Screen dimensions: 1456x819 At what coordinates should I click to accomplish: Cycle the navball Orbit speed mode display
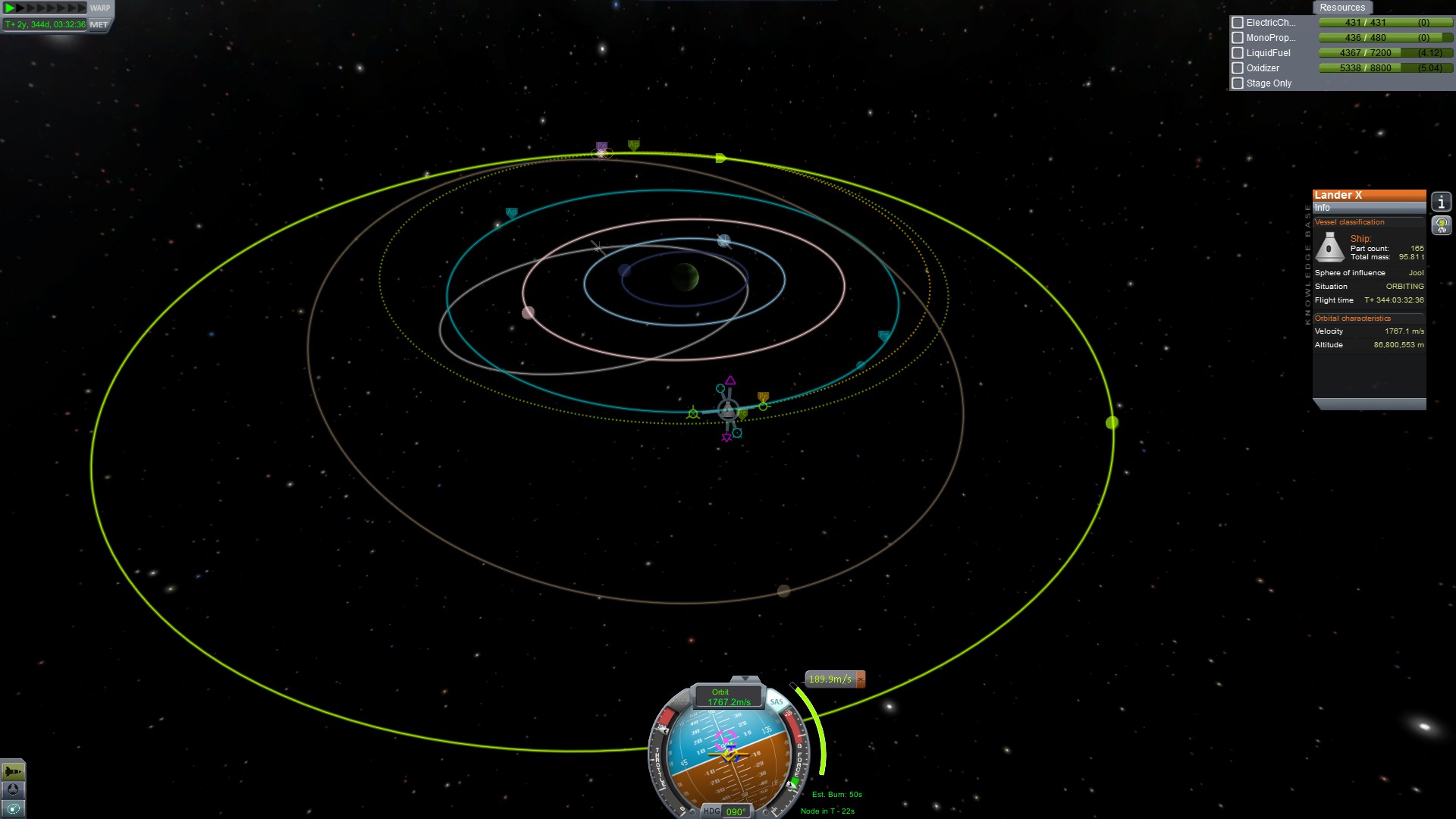coord(728,697)
